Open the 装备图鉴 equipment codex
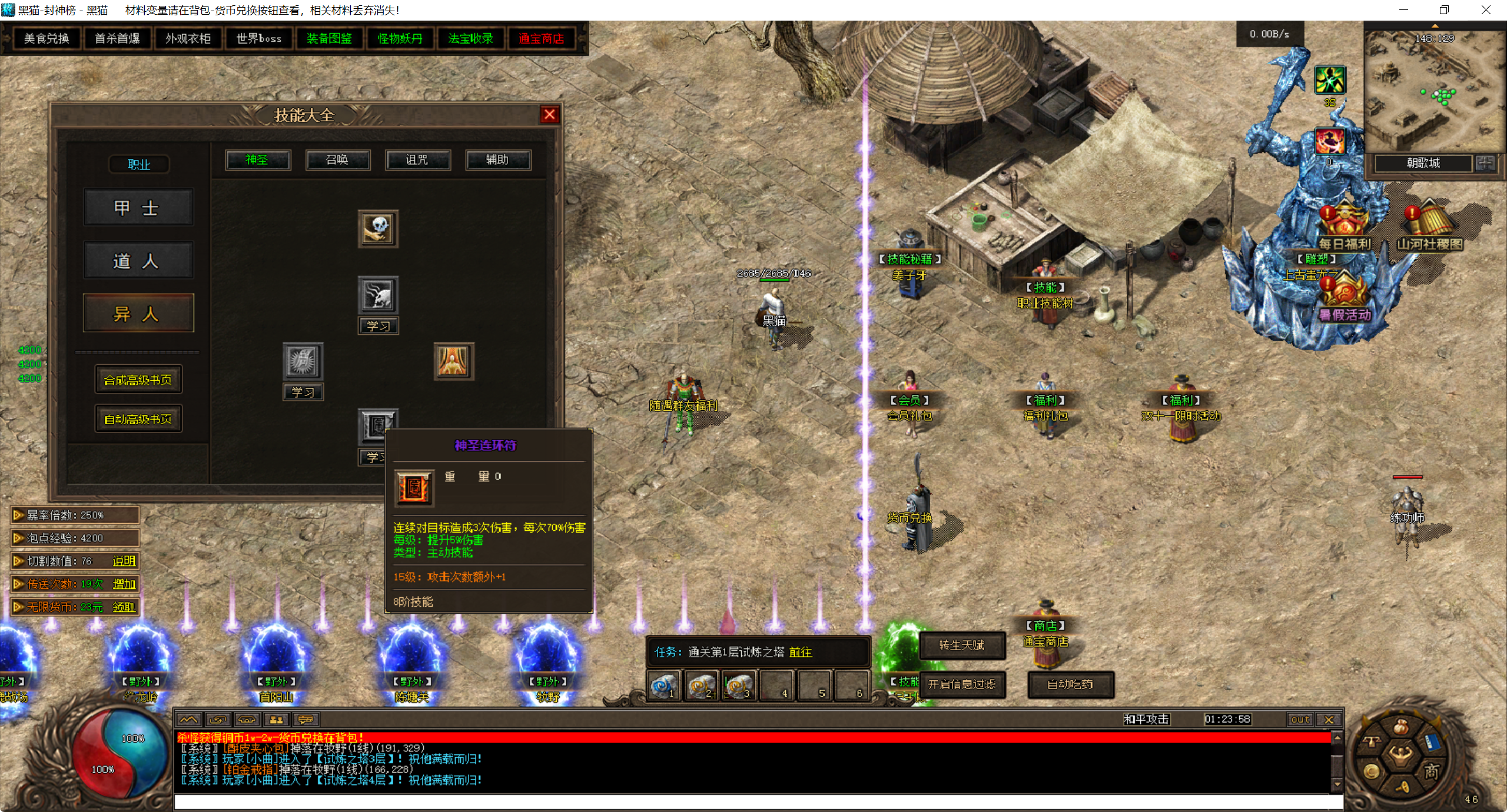 [x=329, y=39]
